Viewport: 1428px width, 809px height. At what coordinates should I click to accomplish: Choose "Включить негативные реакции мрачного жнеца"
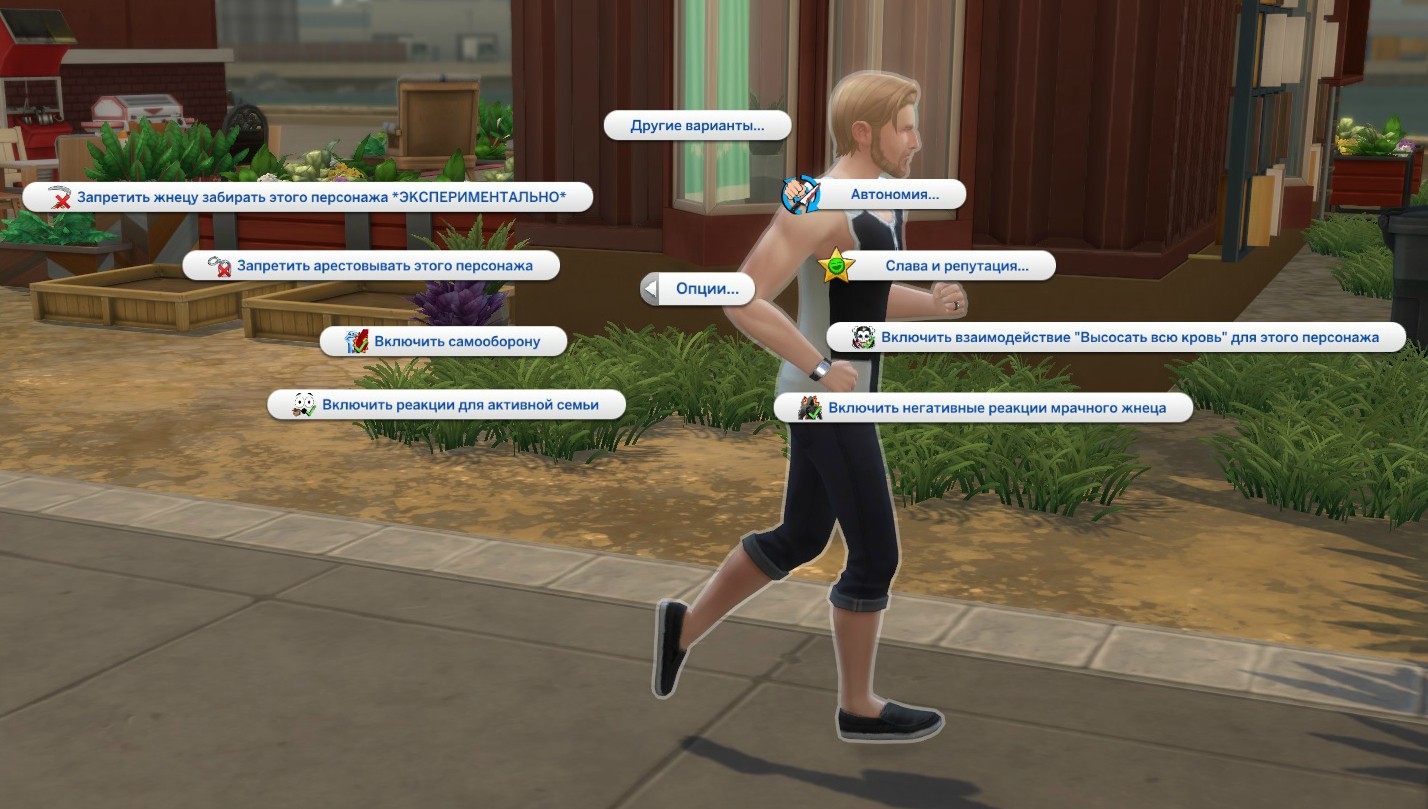[996, 408]
